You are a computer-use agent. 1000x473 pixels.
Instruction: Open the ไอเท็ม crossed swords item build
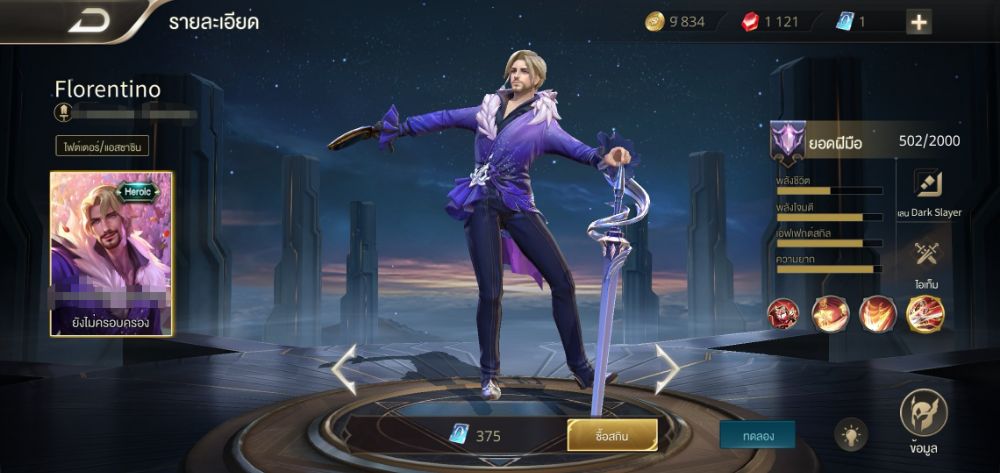coord(929,256)
